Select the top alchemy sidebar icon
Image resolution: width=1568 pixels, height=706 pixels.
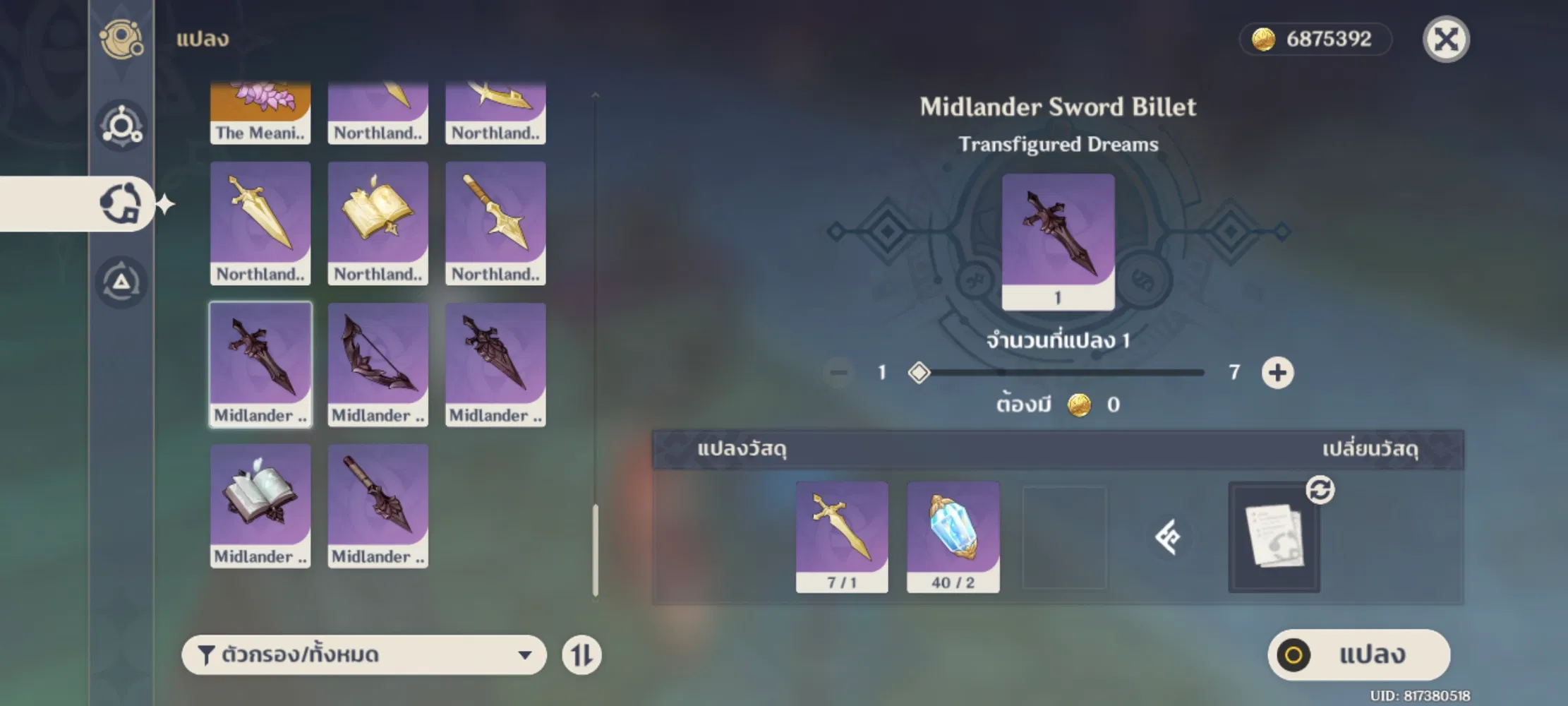tap(121, 39)
